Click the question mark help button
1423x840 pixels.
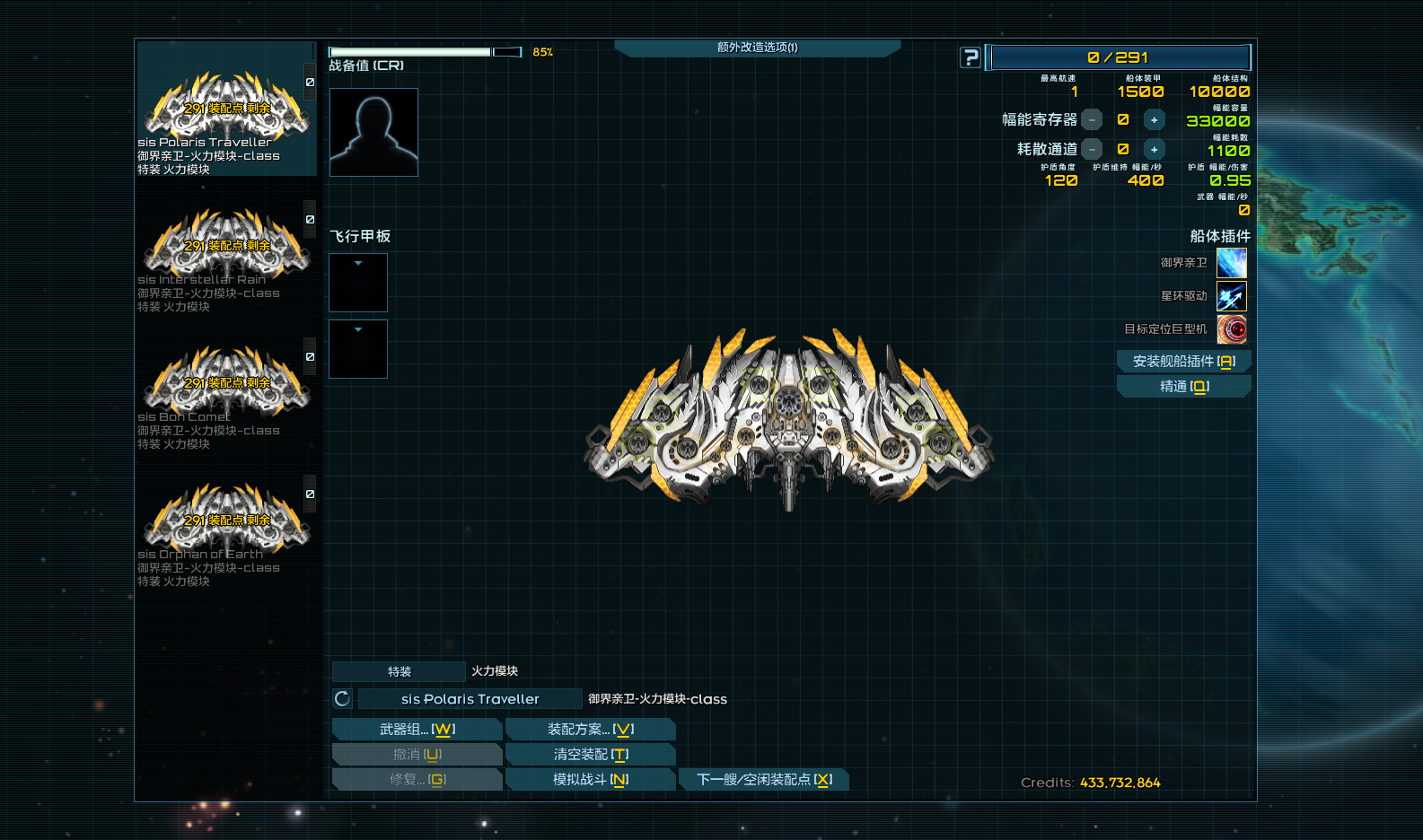971,57
